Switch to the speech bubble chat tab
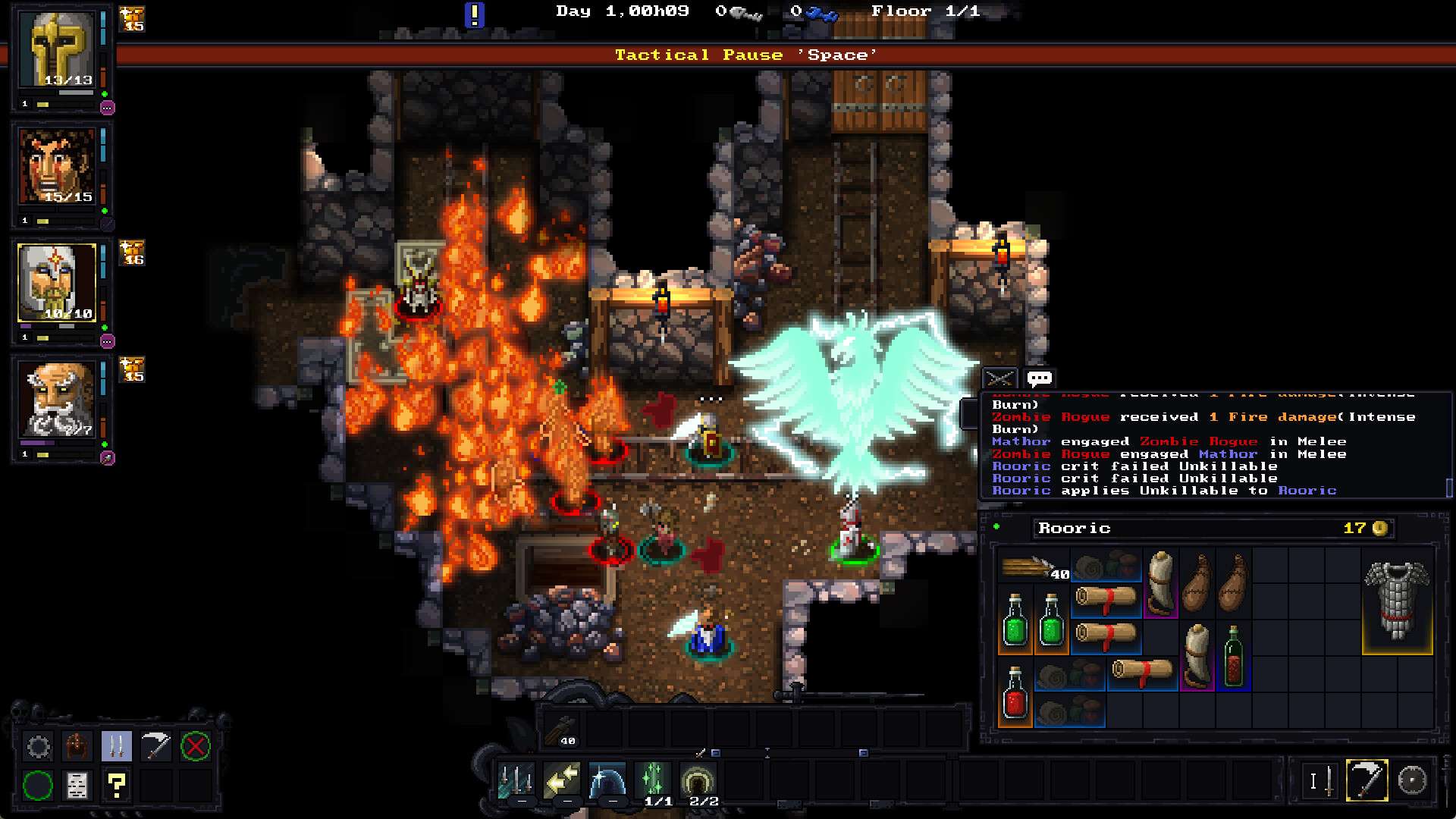1456x819 pixels. [1039, 378]
